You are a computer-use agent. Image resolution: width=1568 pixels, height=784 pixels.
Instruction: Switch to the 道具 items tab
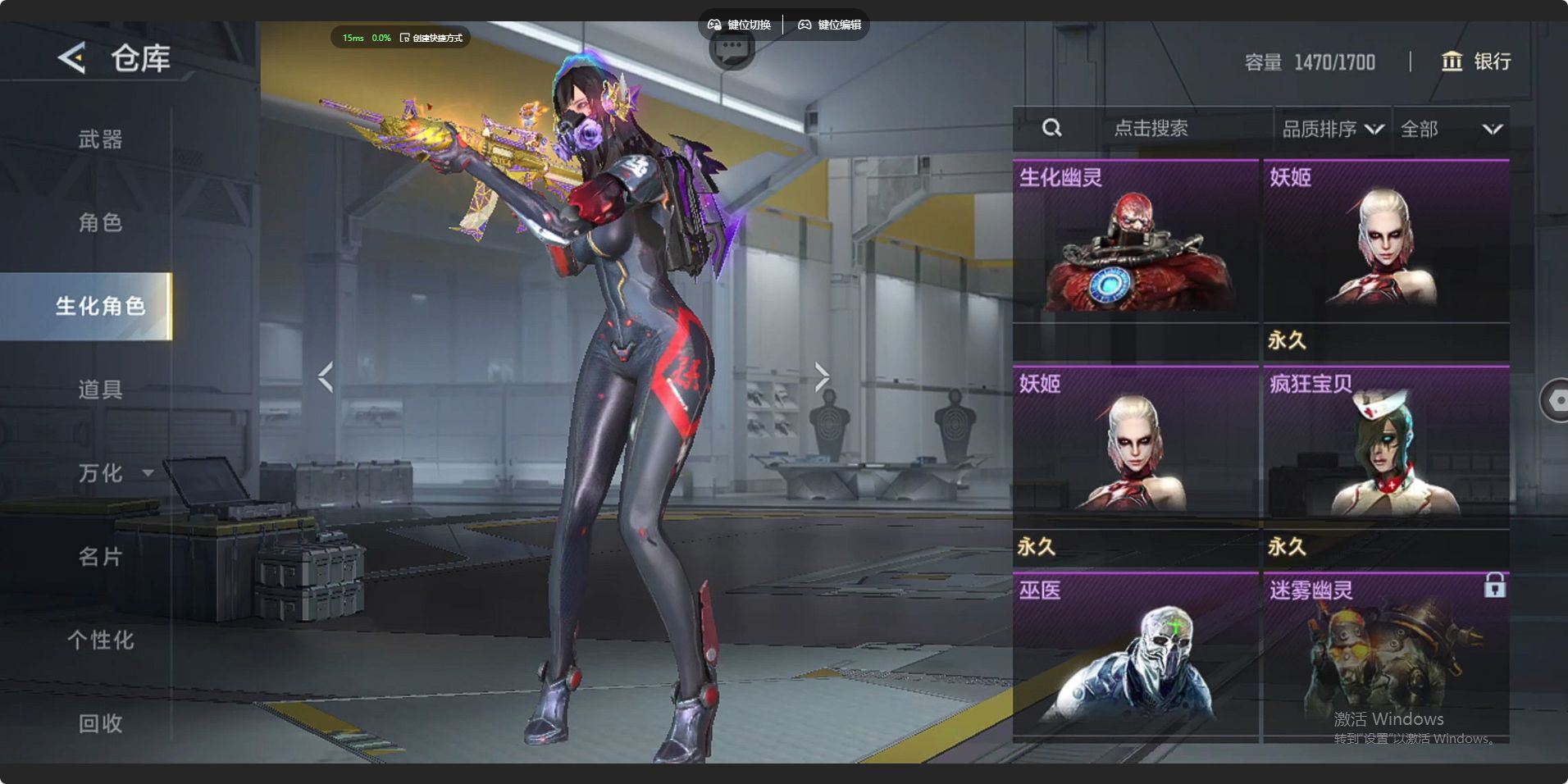(x=100, y=389)
